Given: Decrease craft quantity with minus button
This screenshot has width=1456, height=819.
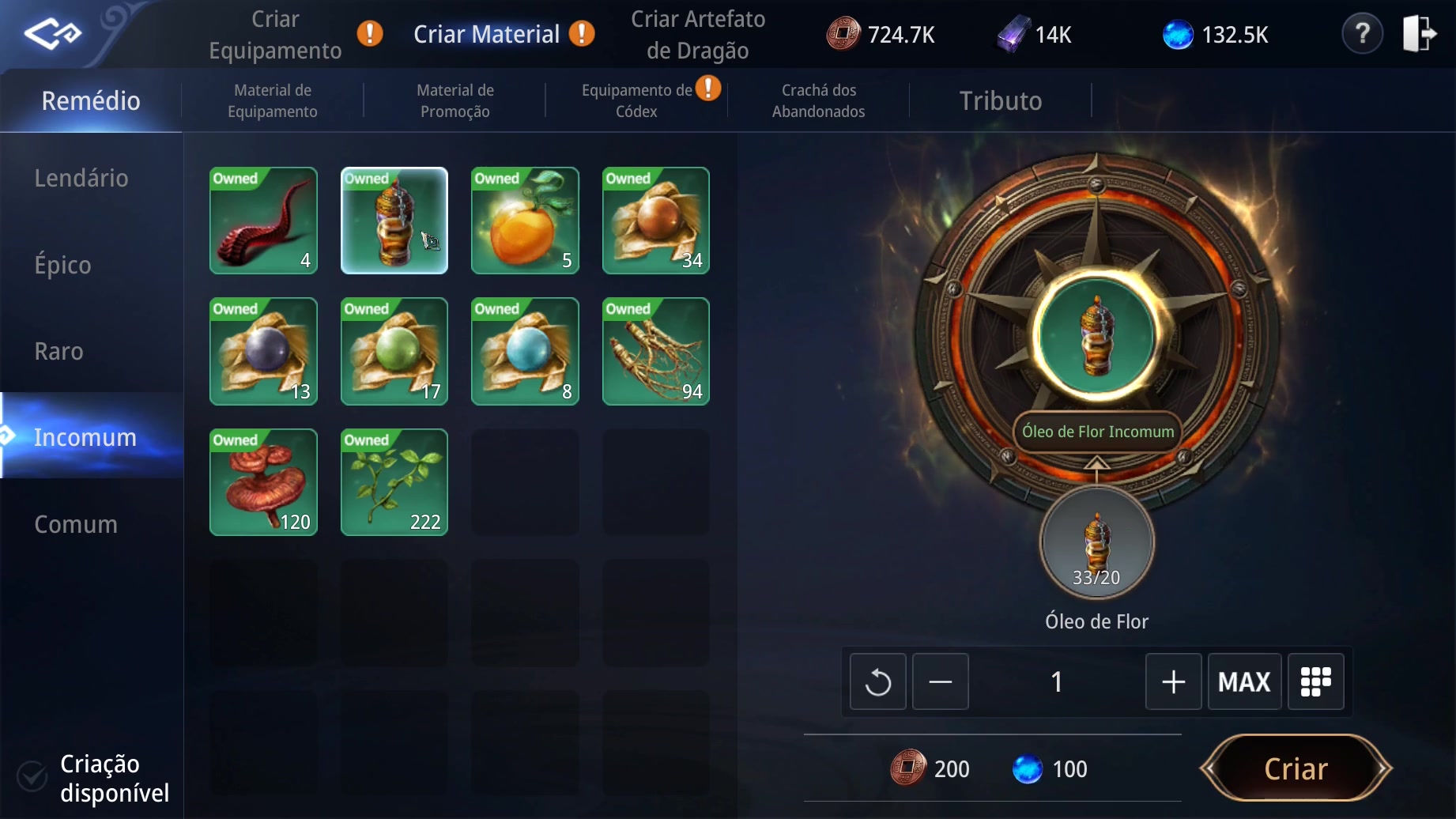Looking at the screenshot, I should point(940,681).
